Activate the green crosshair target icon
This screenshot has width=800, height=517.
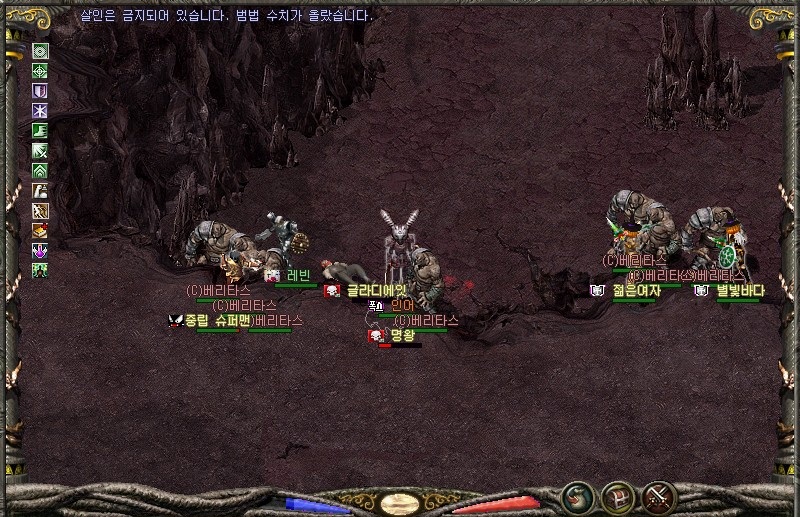(x=40, y=71)
